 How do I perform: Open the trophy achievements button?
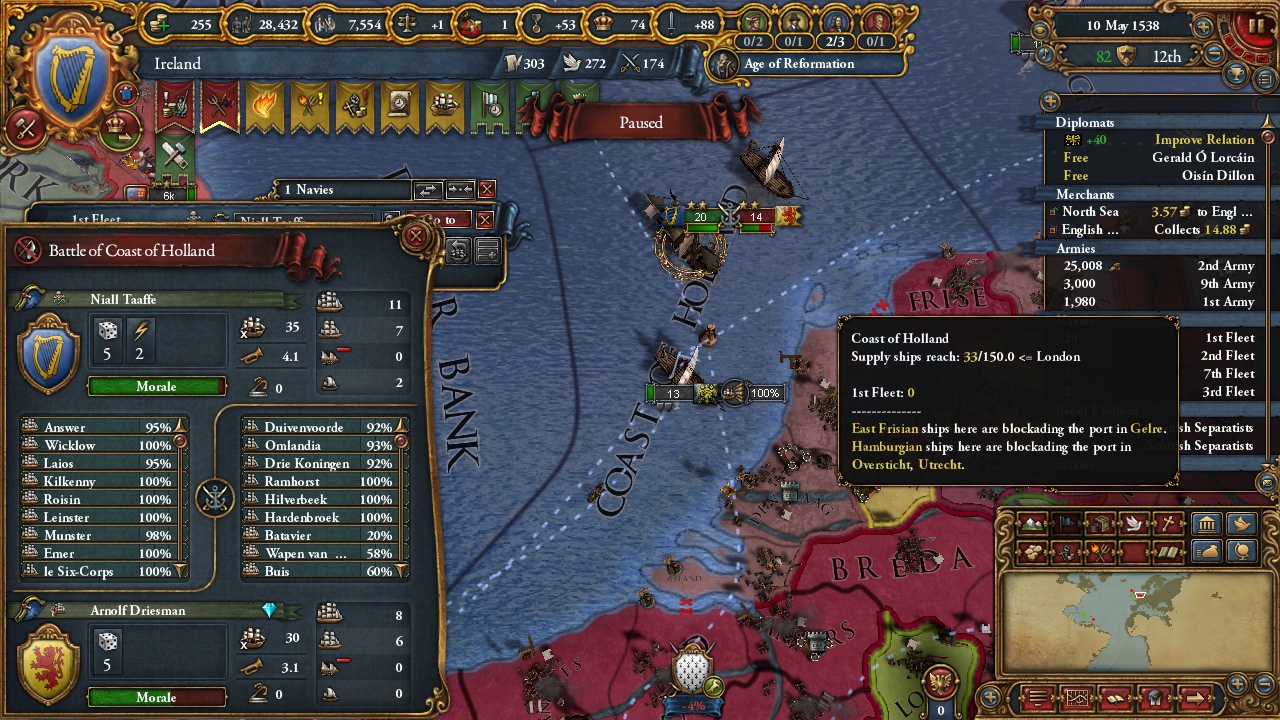coord(1238,75)
